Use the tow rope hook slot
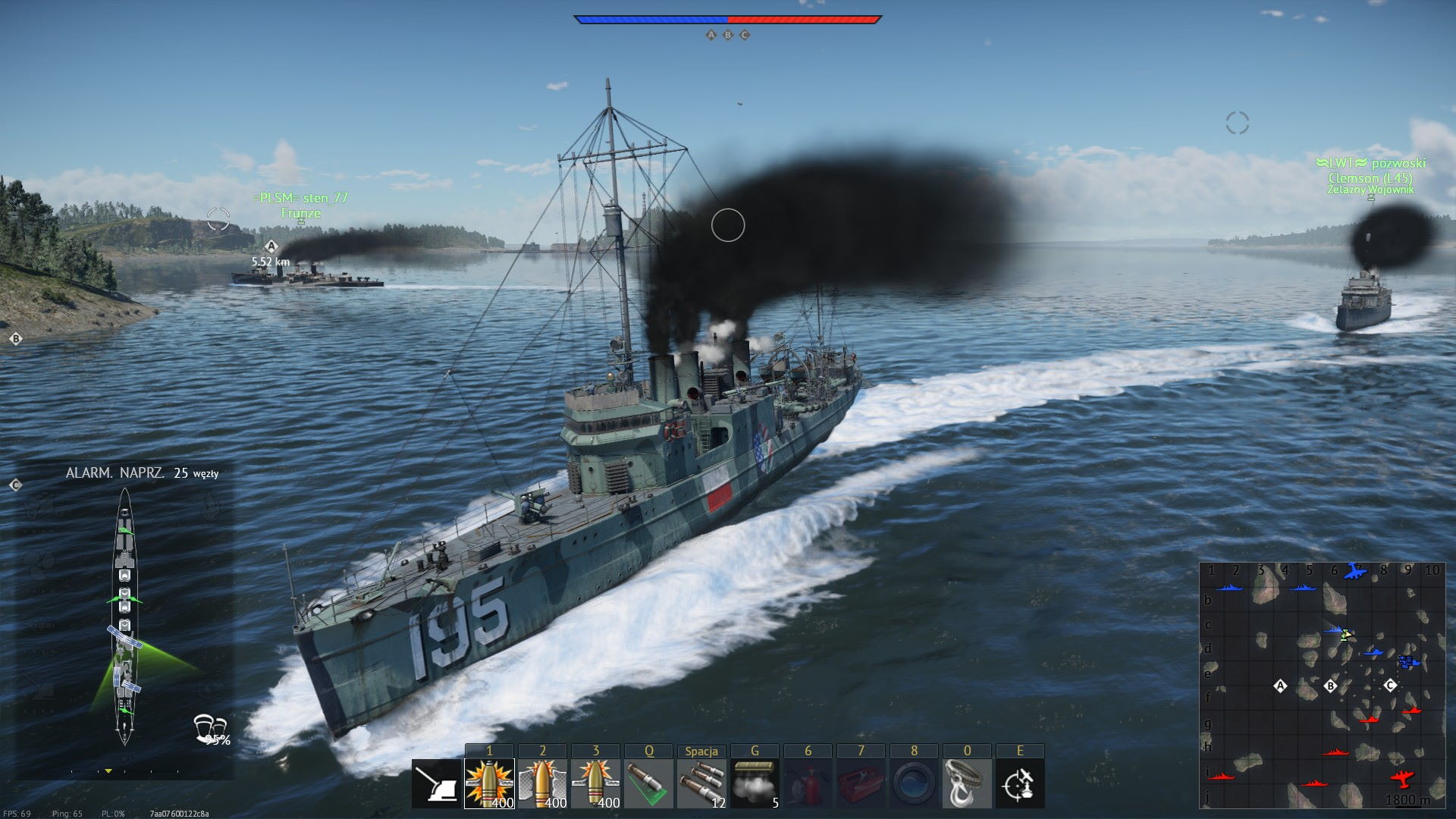 click(x=967, y=784)
